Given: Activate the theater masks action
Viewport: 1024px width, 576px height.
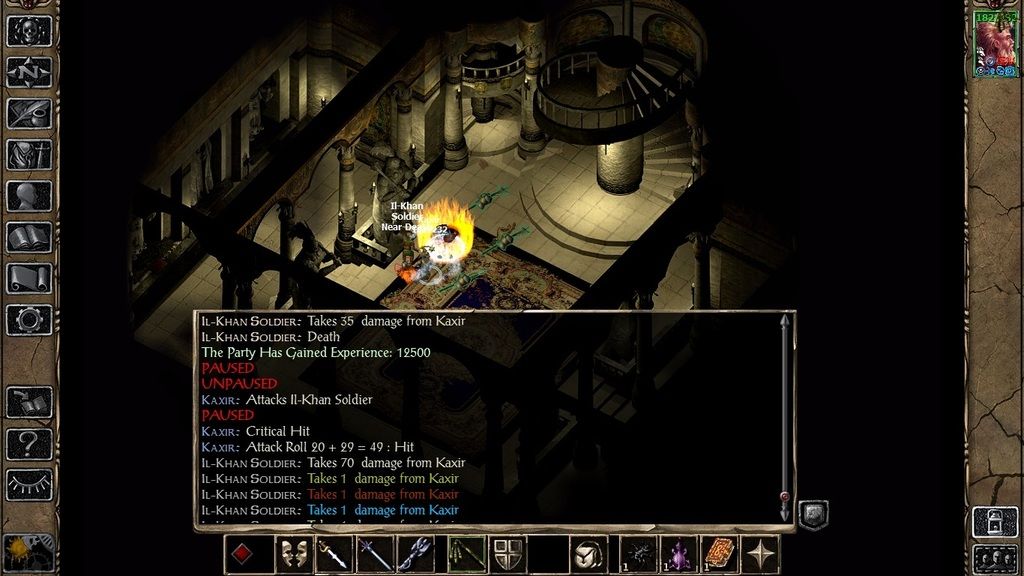Looking at the screenshot, I should tap(293, 554).
